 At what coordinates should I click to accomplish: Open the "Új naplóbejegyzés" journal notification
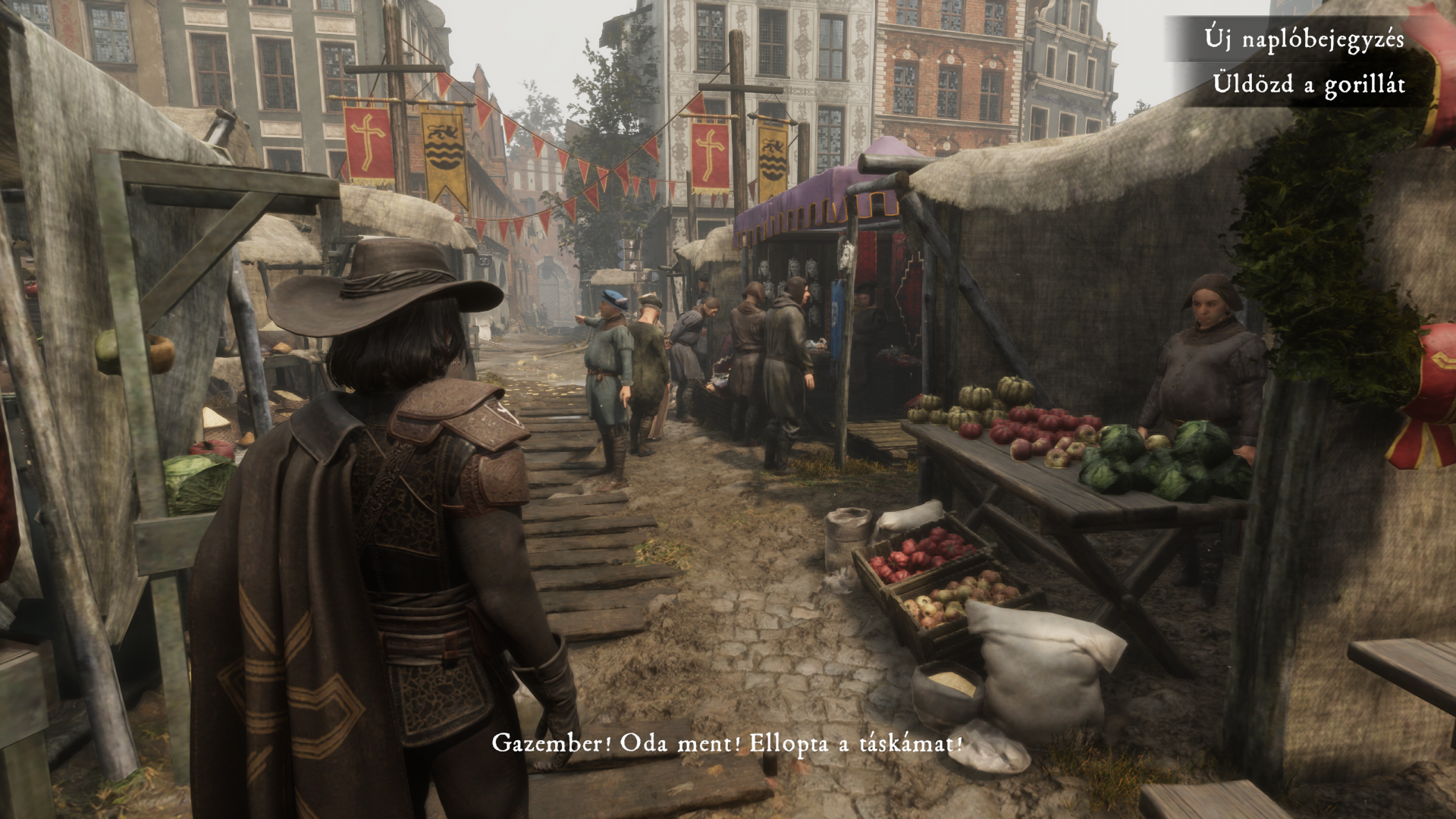point(1304,39)
